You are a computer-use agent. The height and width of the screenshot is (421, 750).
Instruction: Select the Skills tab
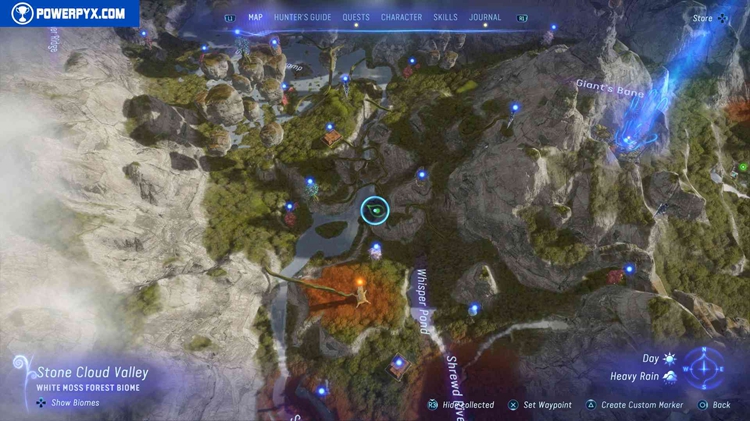(x=446, y=17)
